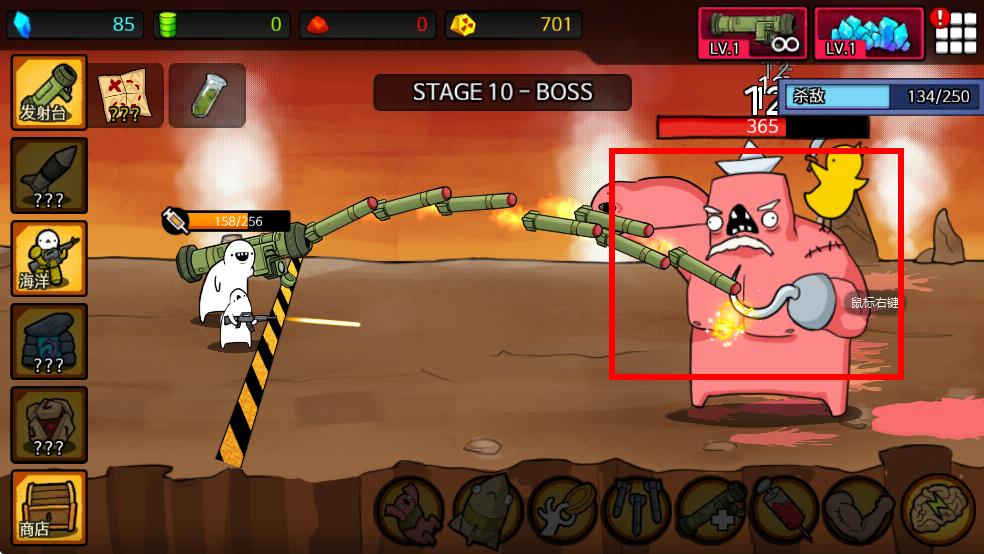The width and height of the screenshot is (984, 554).
Task: Choose the locked black missile category
Action: pos(48,175)
